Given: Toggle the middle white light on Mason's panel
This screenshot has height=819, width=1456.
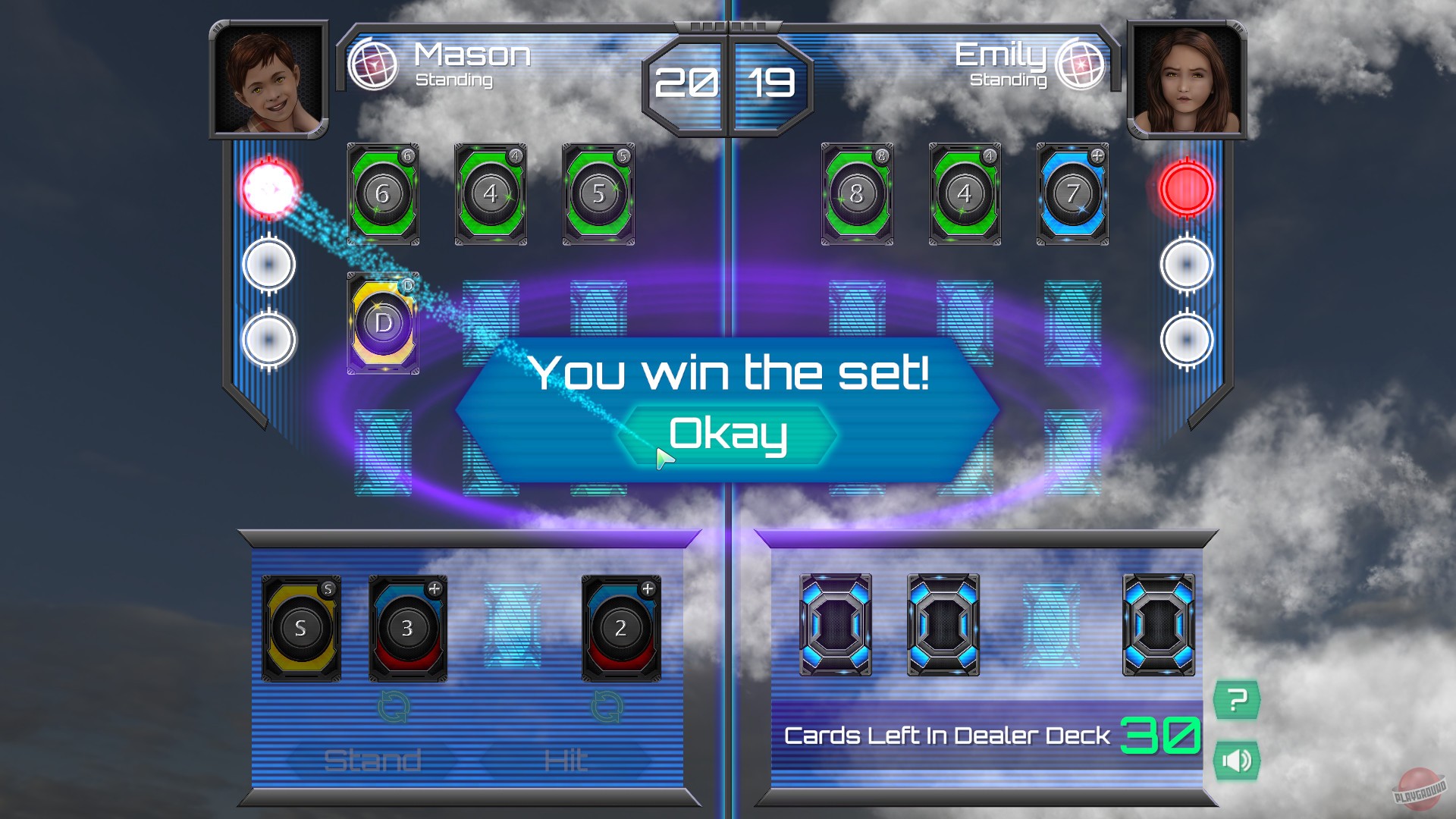Looking at the screenshot, I should click(x=269, y=263).
